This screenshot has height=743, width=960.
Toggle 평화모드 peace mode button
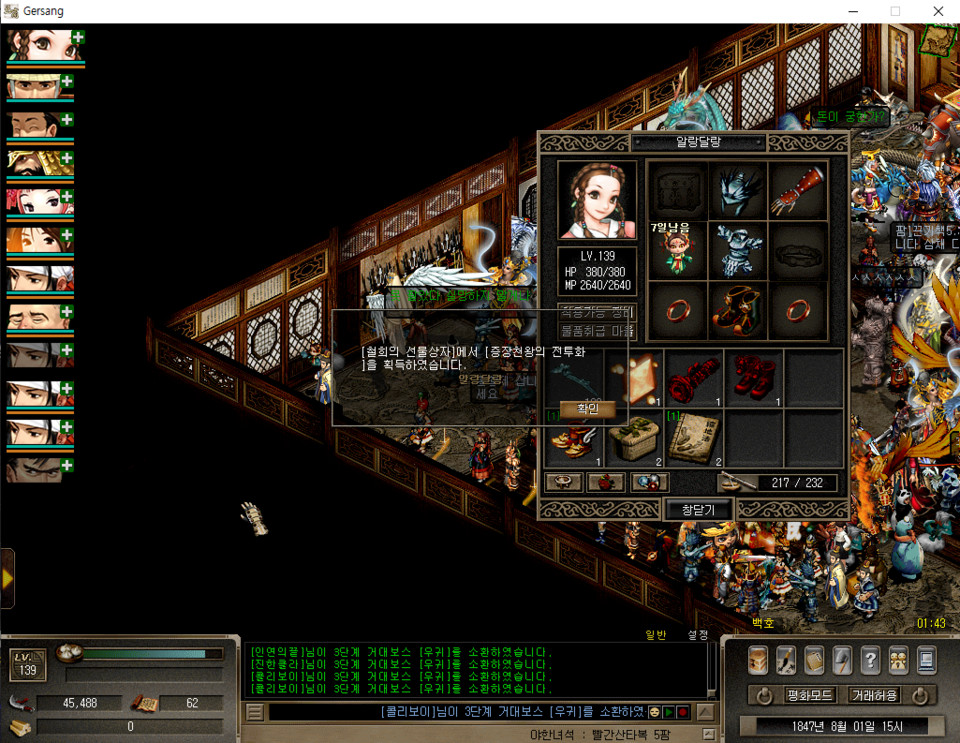[811, 695]
